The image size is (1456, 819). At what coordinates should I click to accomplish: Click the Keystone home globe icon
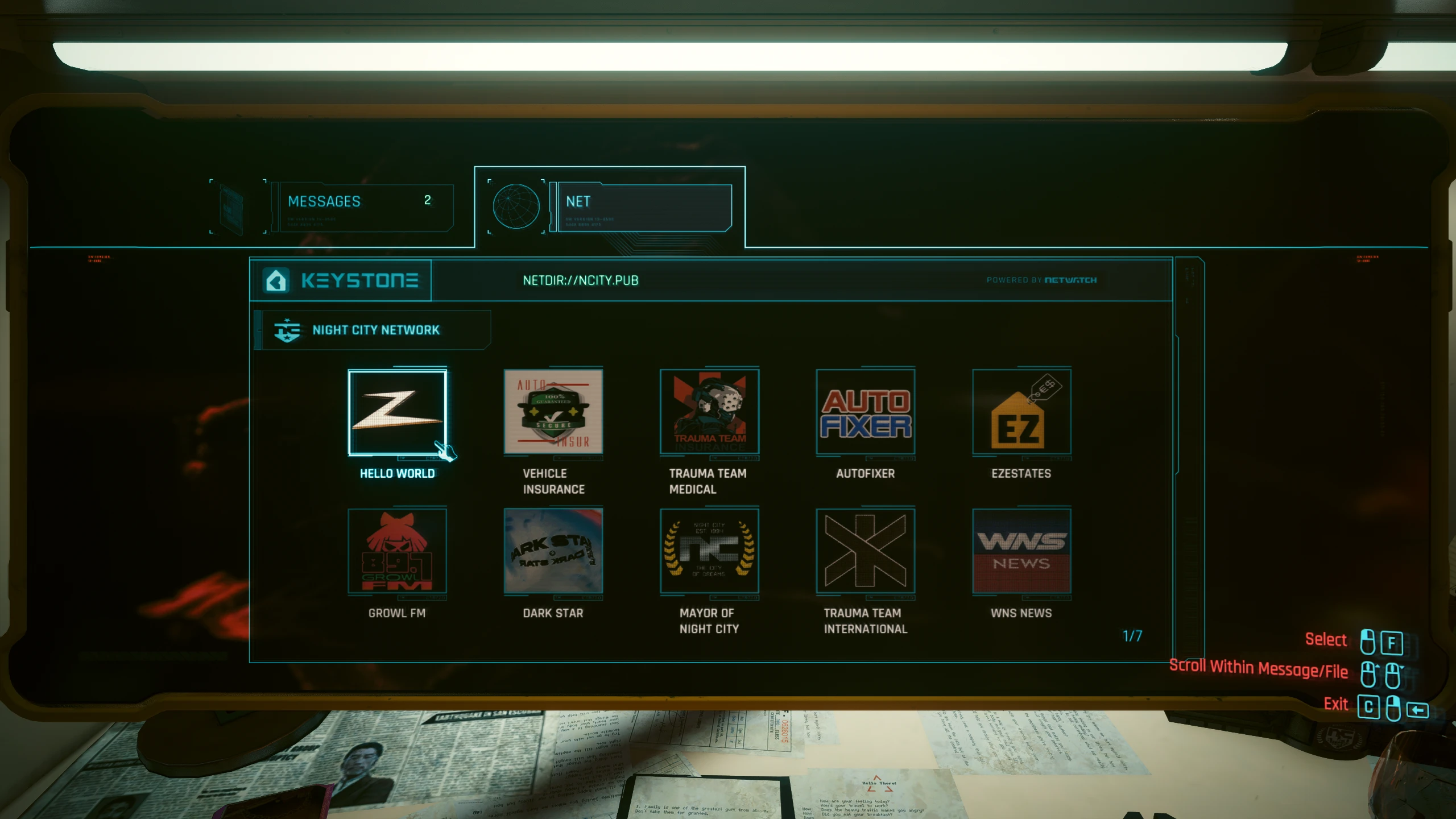[x=277, y=280]
